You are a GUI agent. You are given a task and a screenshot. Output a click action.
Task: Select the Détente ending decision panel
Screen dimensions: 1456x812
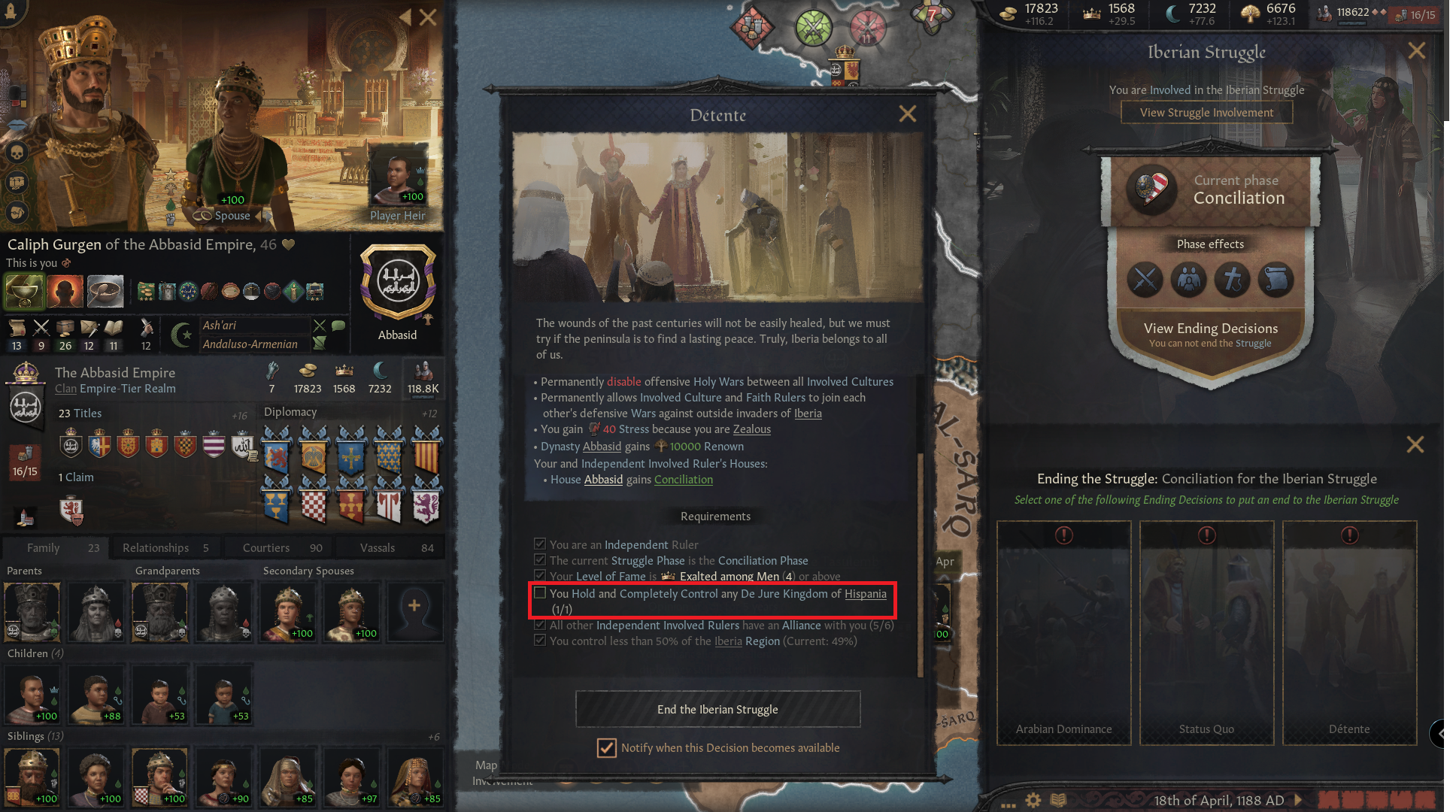tap(1349, 632)
